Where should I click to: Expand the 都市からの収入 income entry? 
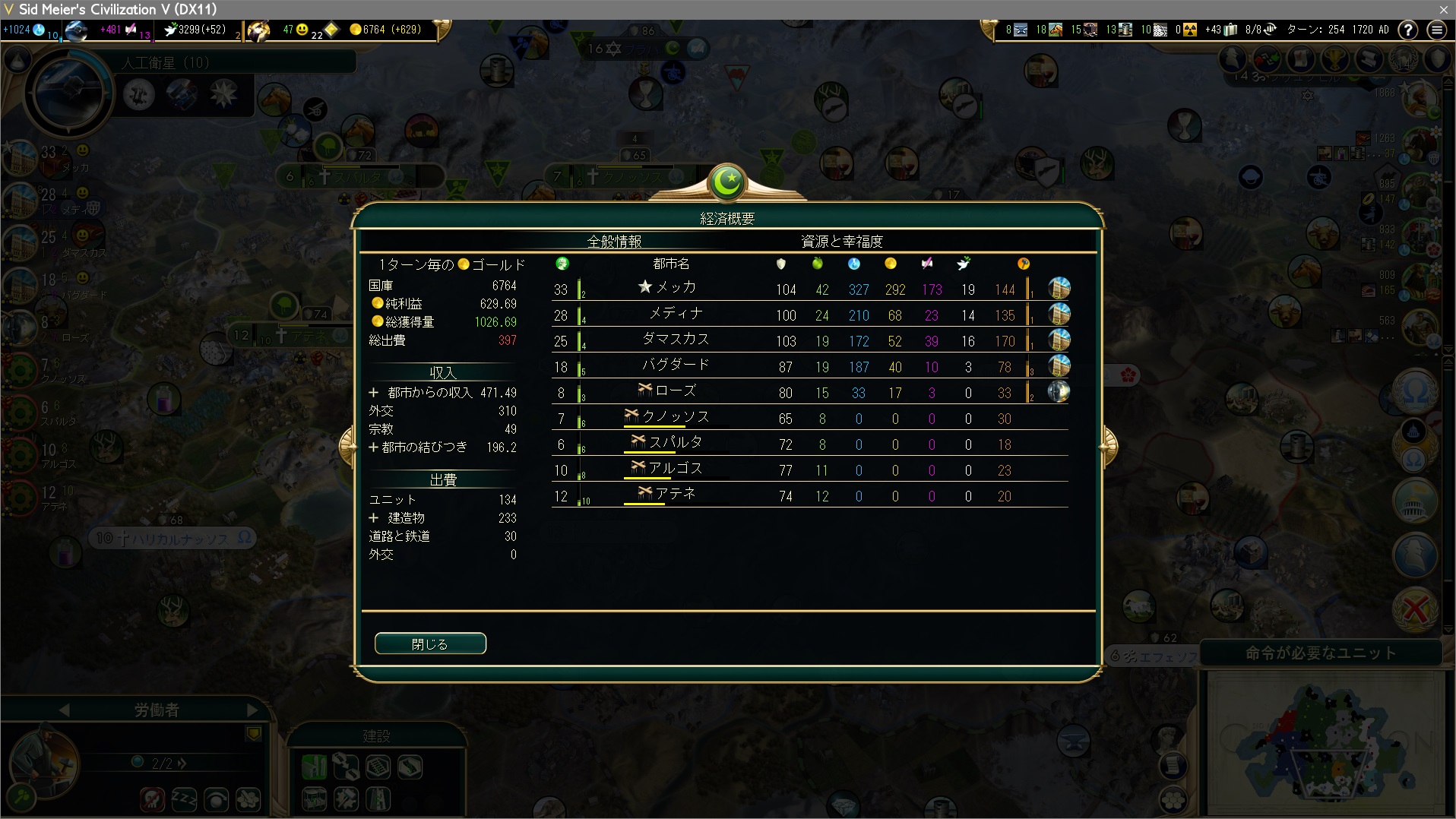pyautogui.click(x=374, y=393)
